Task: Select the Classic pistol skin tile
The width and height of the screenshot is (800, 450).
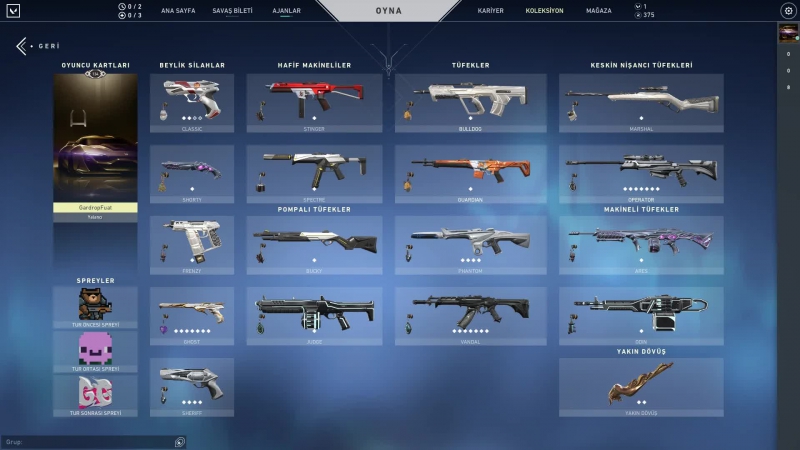Action: [x=192, y=103]
